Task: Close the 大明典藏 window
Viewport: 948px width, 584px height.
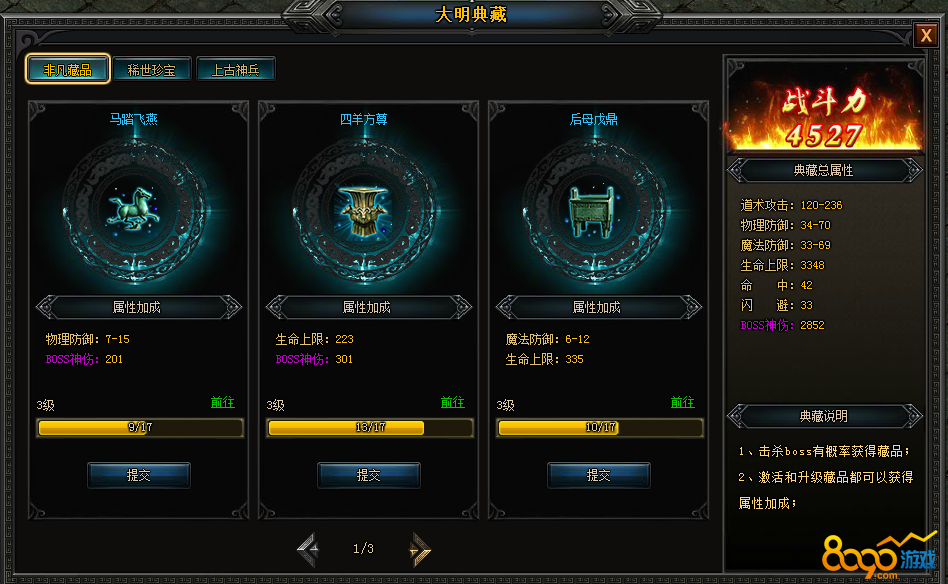Action: pos(925,36)
